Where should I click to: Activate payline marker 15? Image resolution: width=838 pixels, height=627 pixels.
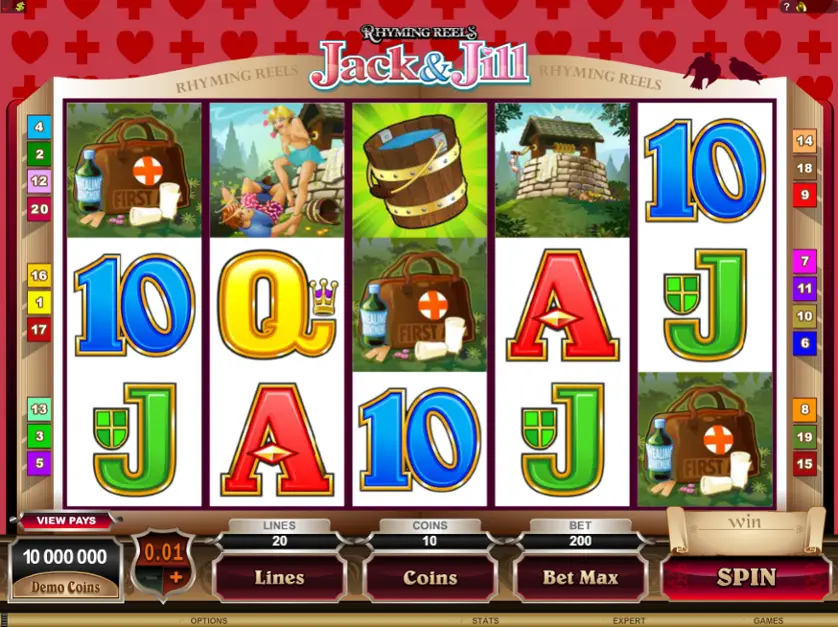tap(804, 463)
